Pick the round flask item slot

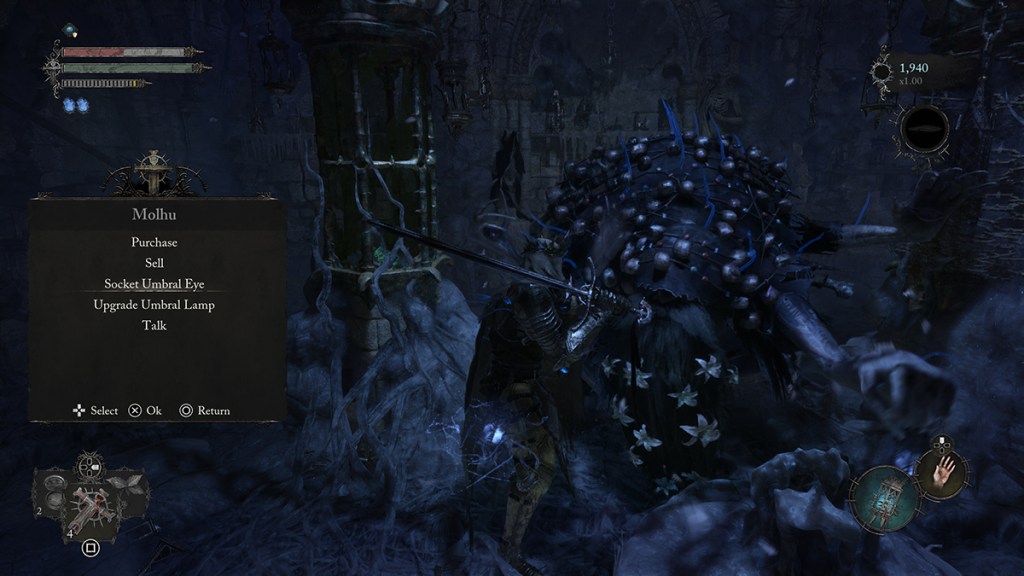coord(55,493)
